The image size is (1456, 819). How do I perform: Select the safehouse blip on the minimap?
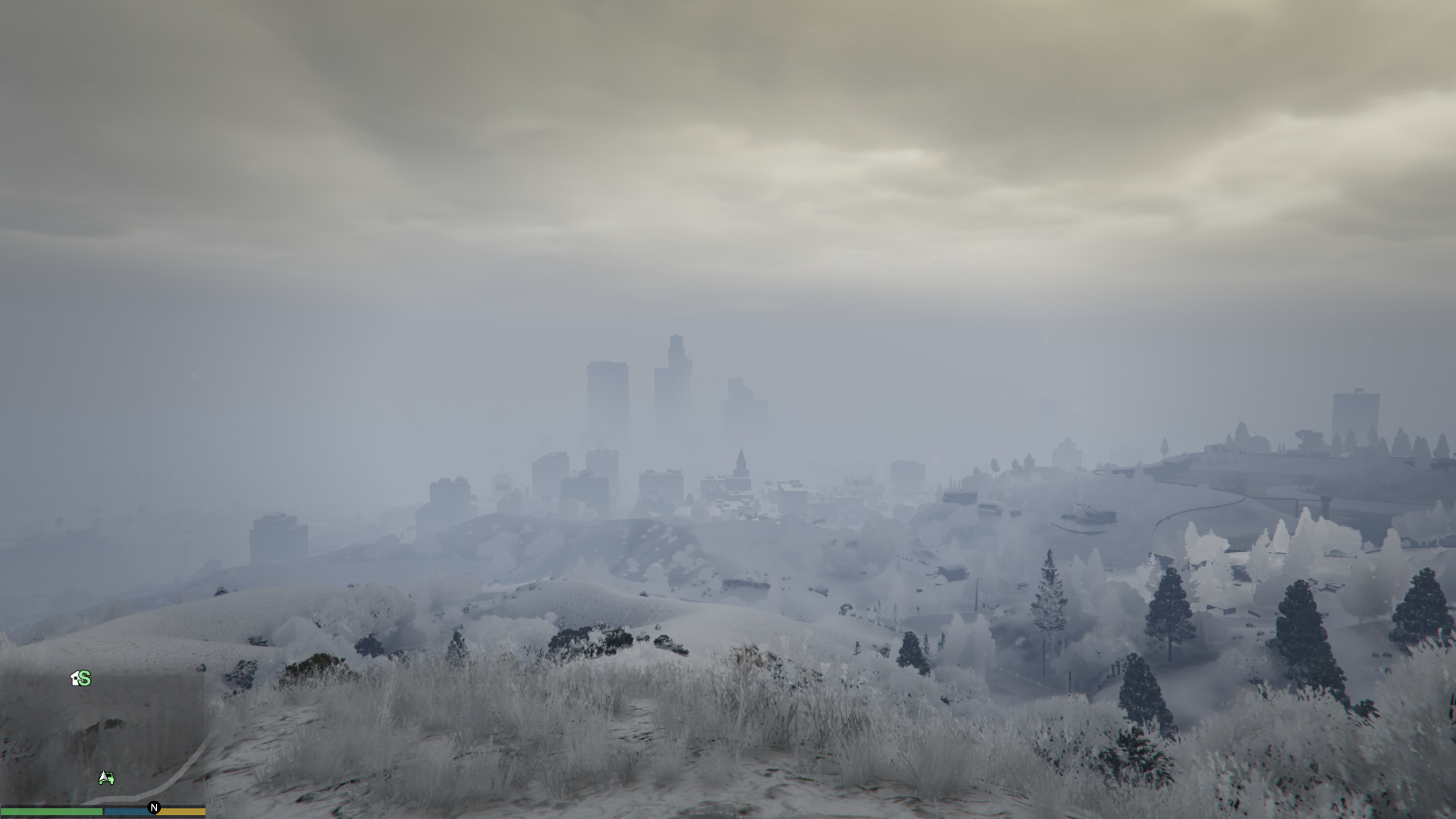(x=80, y=679)
